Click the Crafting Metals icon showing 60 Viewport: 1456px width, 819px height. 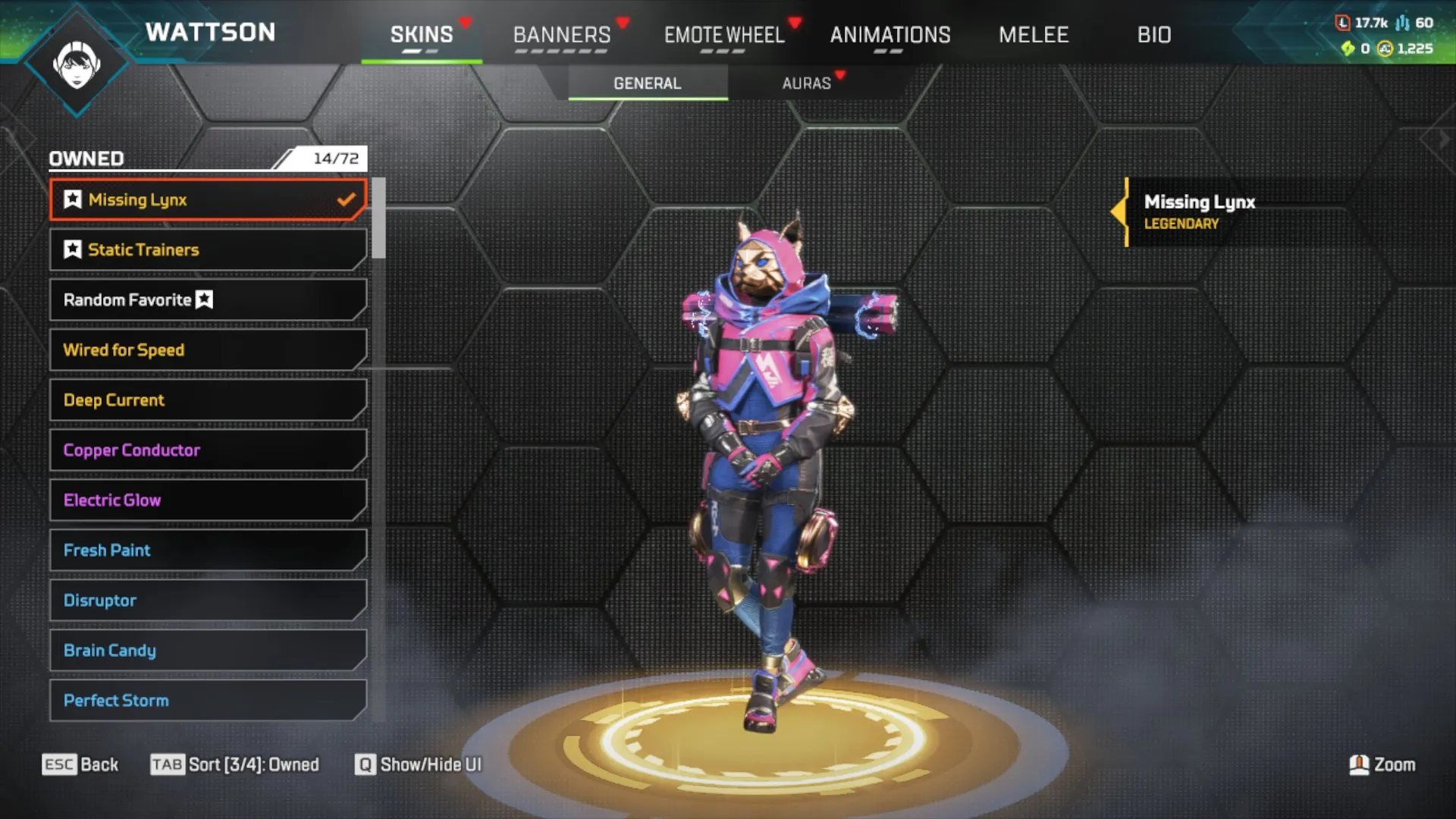tap(1402, 23)
